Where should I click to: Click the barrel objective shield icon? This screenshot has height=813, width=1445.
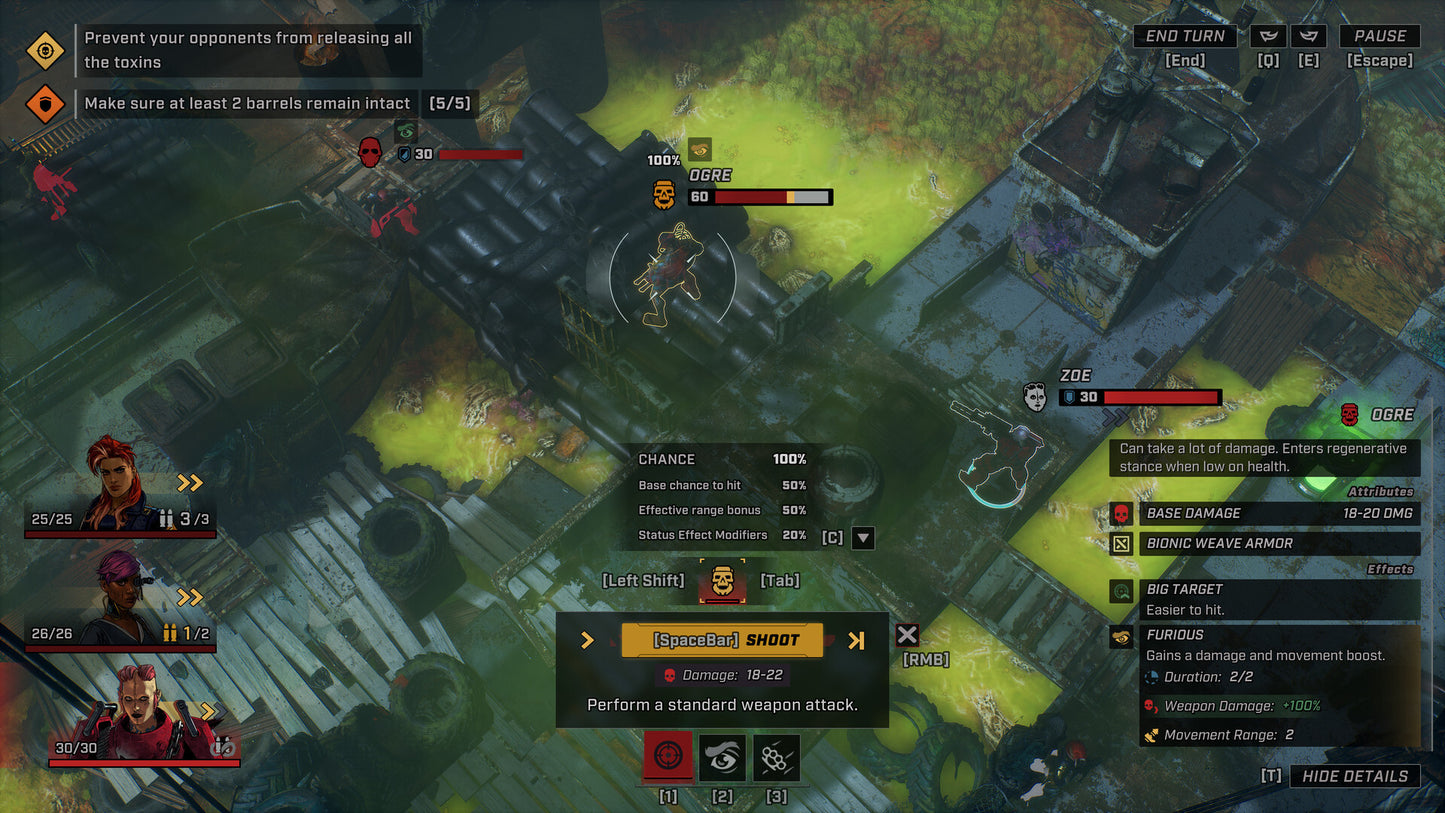(44, 103)
